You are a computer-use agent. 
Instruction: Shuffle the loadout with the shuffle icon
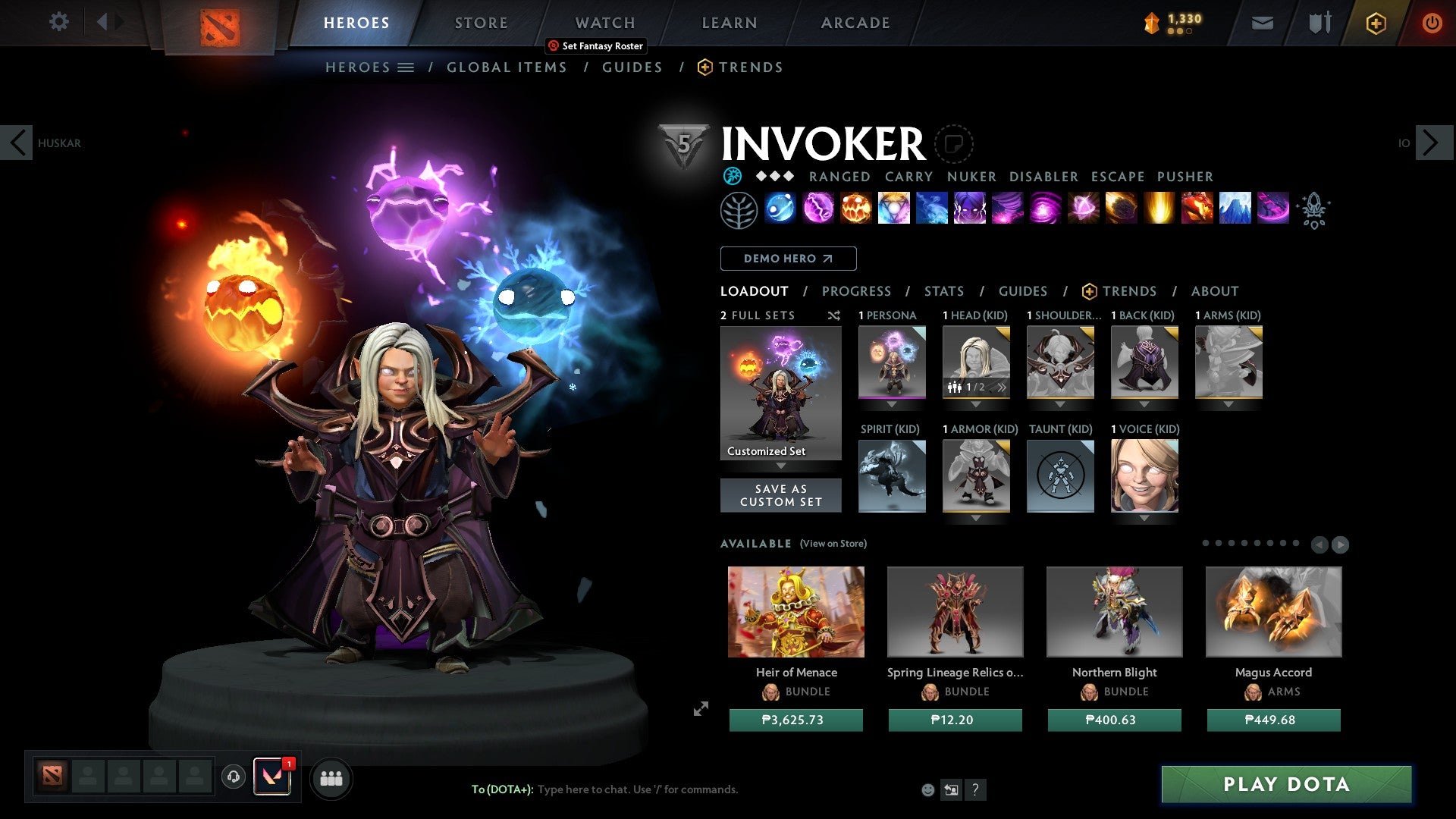(834, 316)
